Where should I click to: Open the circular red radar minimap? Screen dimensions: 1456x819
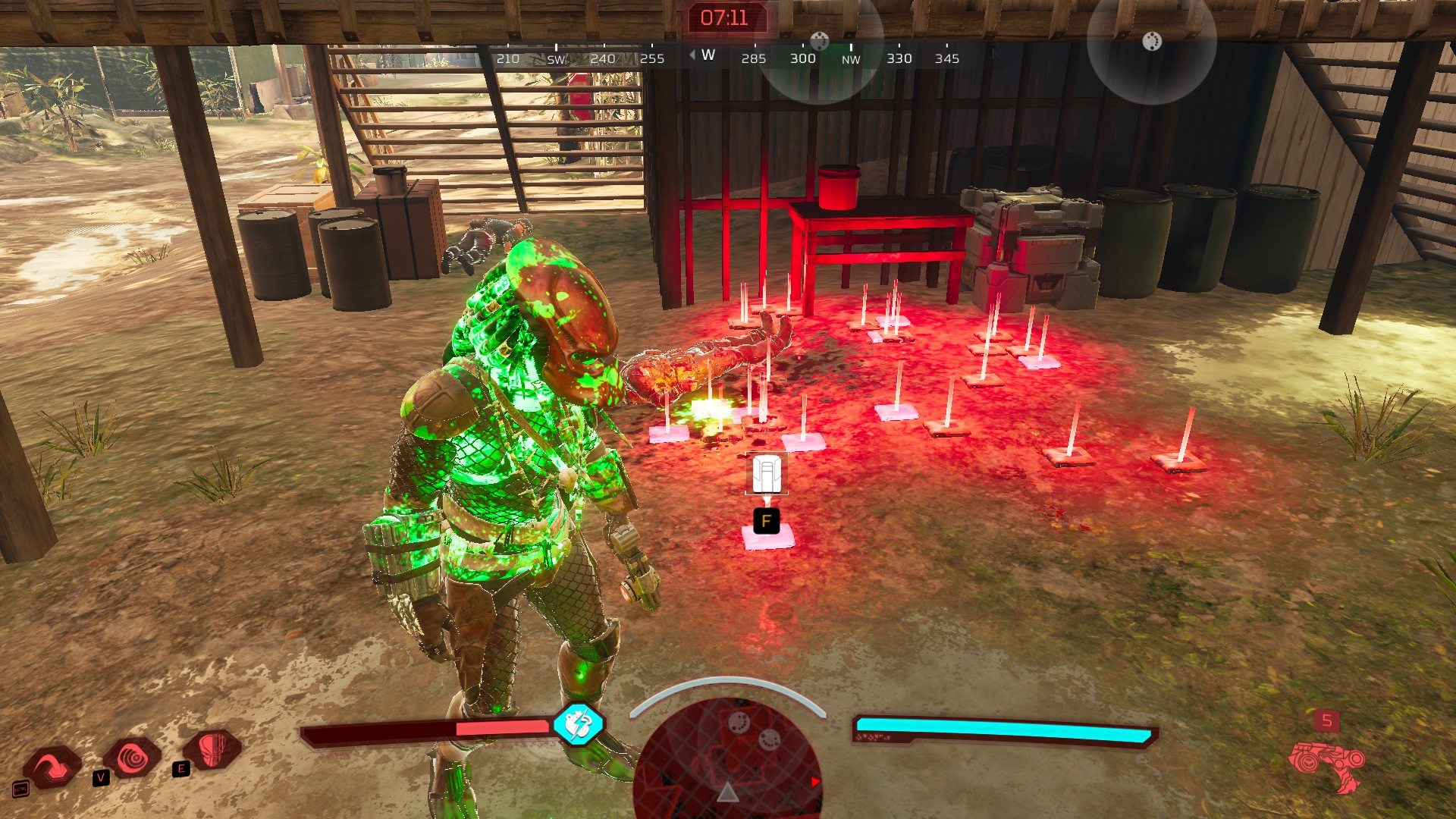pyautogui.click(x=728, y=758)
